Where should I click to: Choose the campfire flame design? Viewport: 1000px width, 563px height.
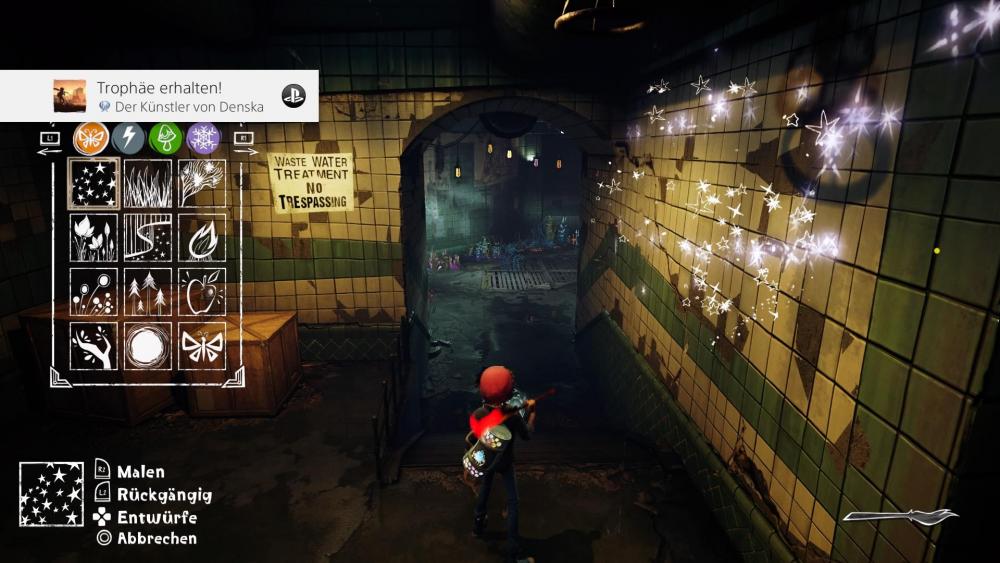202,238
